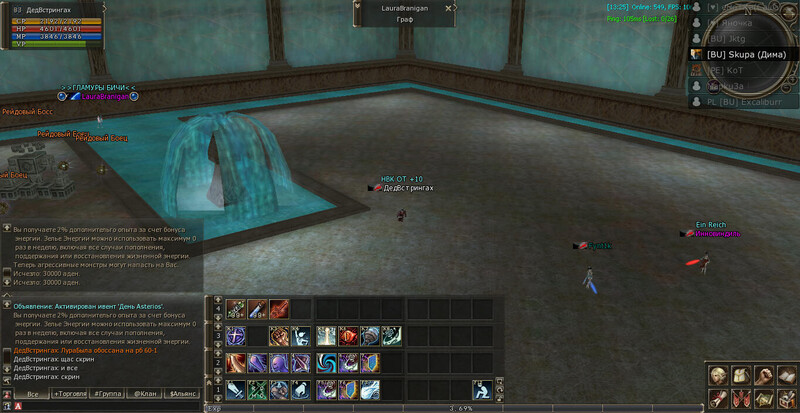Viewport: 800px width, 413px height.
Task: Show the @Клан clan chat tab
Action: tap(147, 394)
